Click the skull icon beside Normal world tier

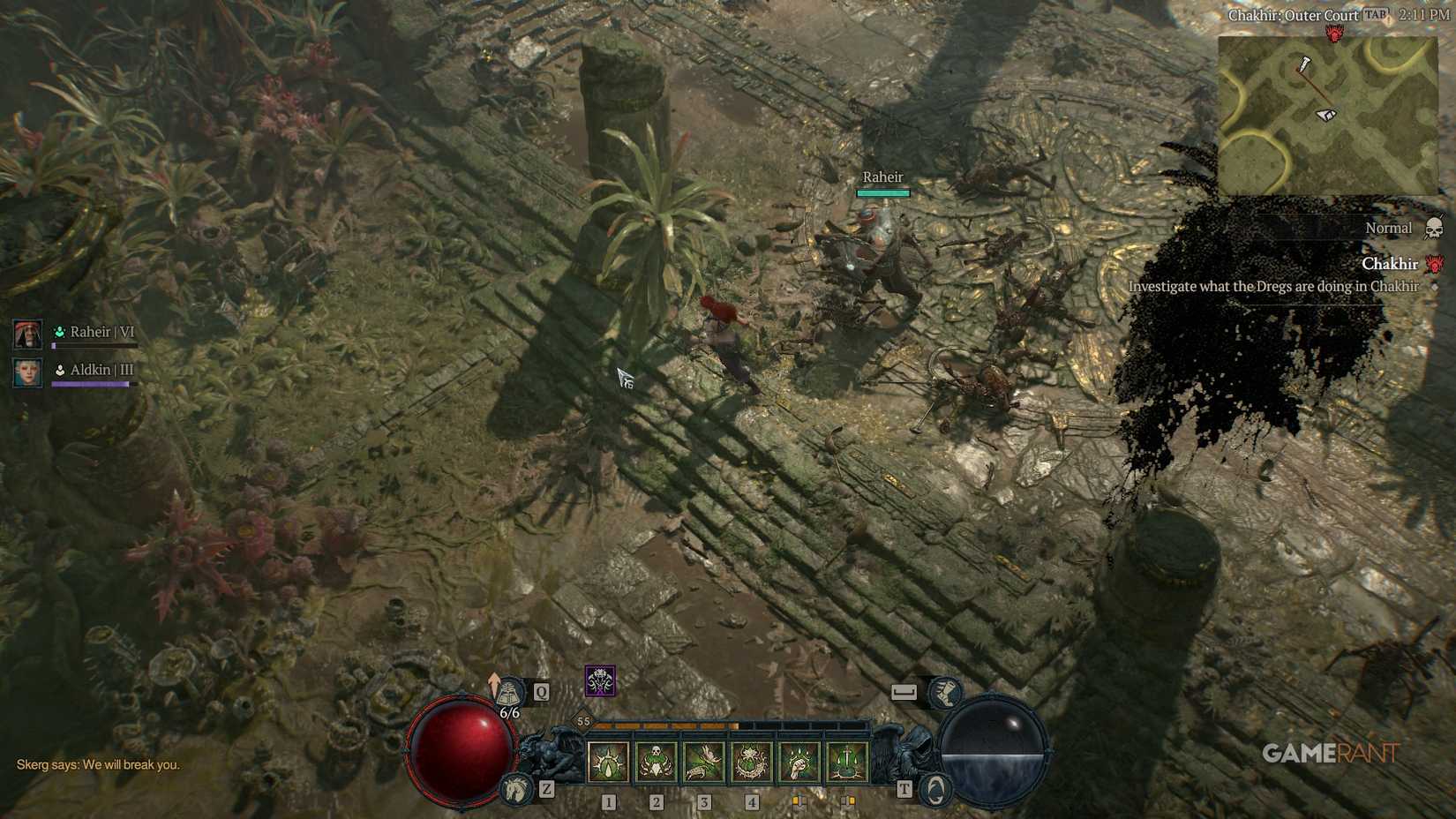click(x=1432, y=229)
